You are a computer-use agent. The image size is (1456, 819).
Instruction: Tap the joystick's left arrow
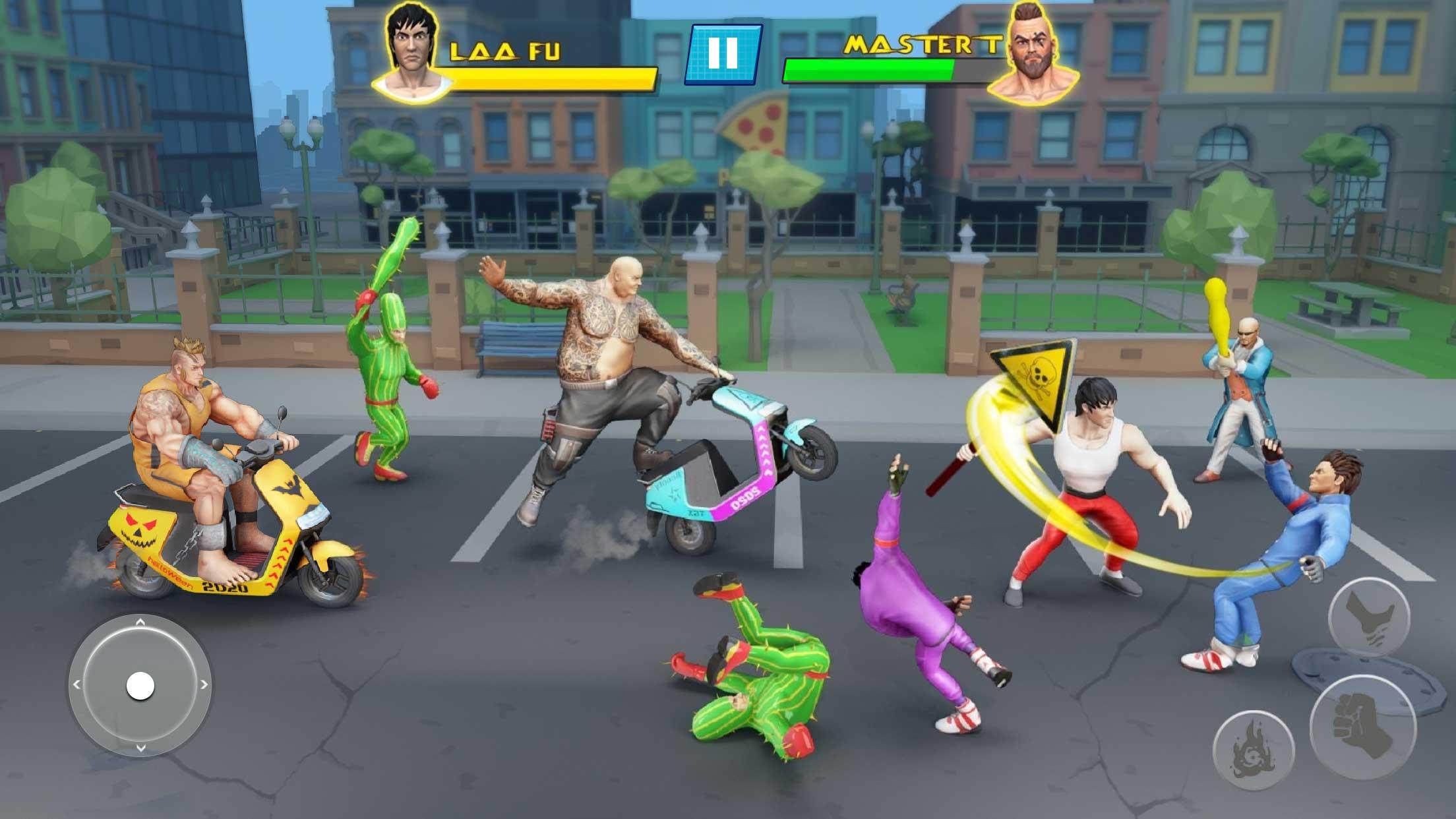click(76, 685)
